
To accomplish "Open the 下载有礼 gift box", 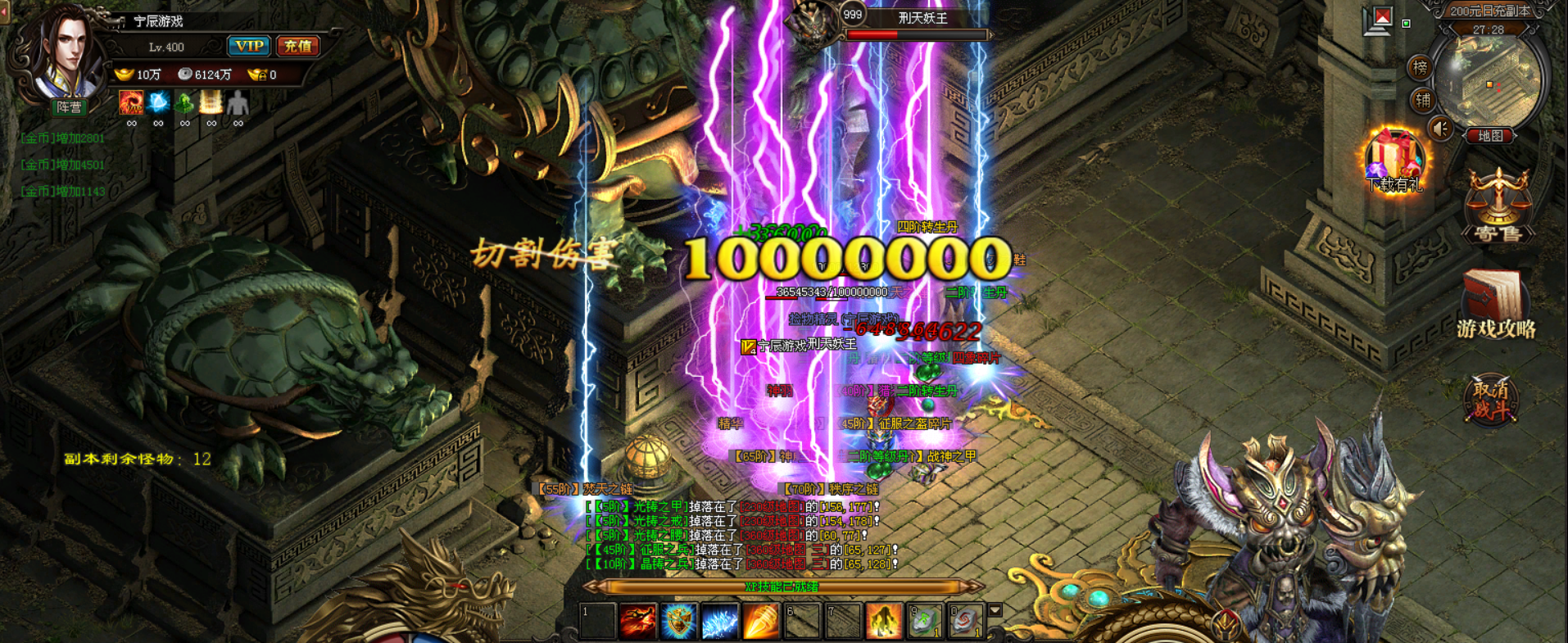I will [x=1394, y=160].
